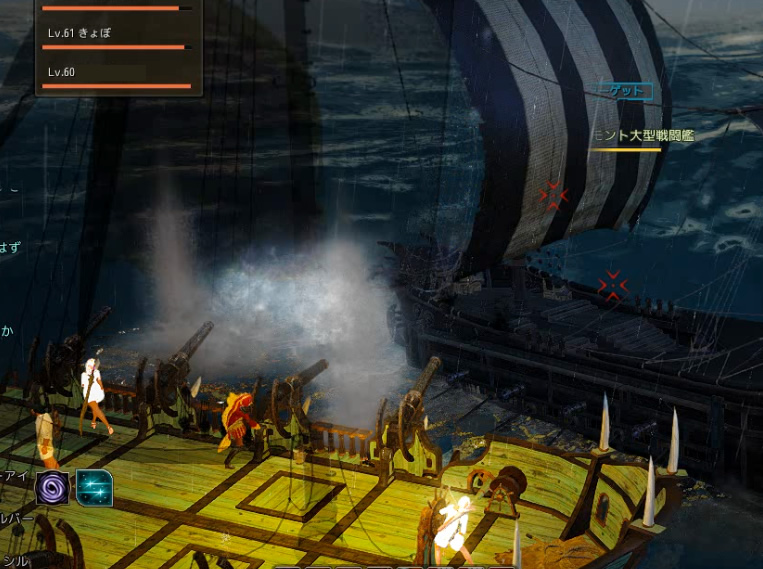Use the teal sparkle skill icon
This screenshot has width=763, height=569.
click(x=94, y=487)
